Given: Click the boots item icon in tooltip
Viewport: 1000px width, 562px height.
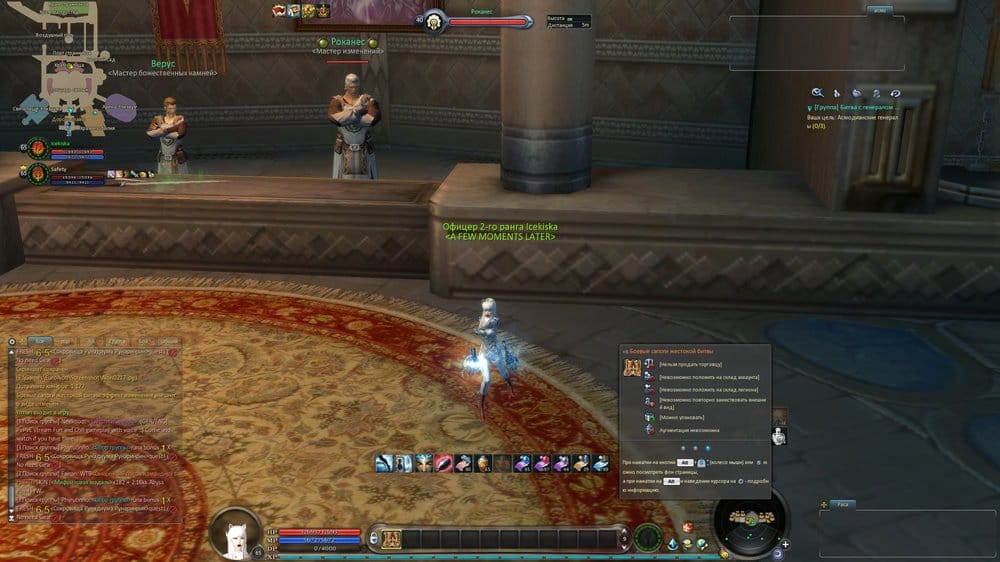Looking at the screenshot, I should [x=632, y=369].
